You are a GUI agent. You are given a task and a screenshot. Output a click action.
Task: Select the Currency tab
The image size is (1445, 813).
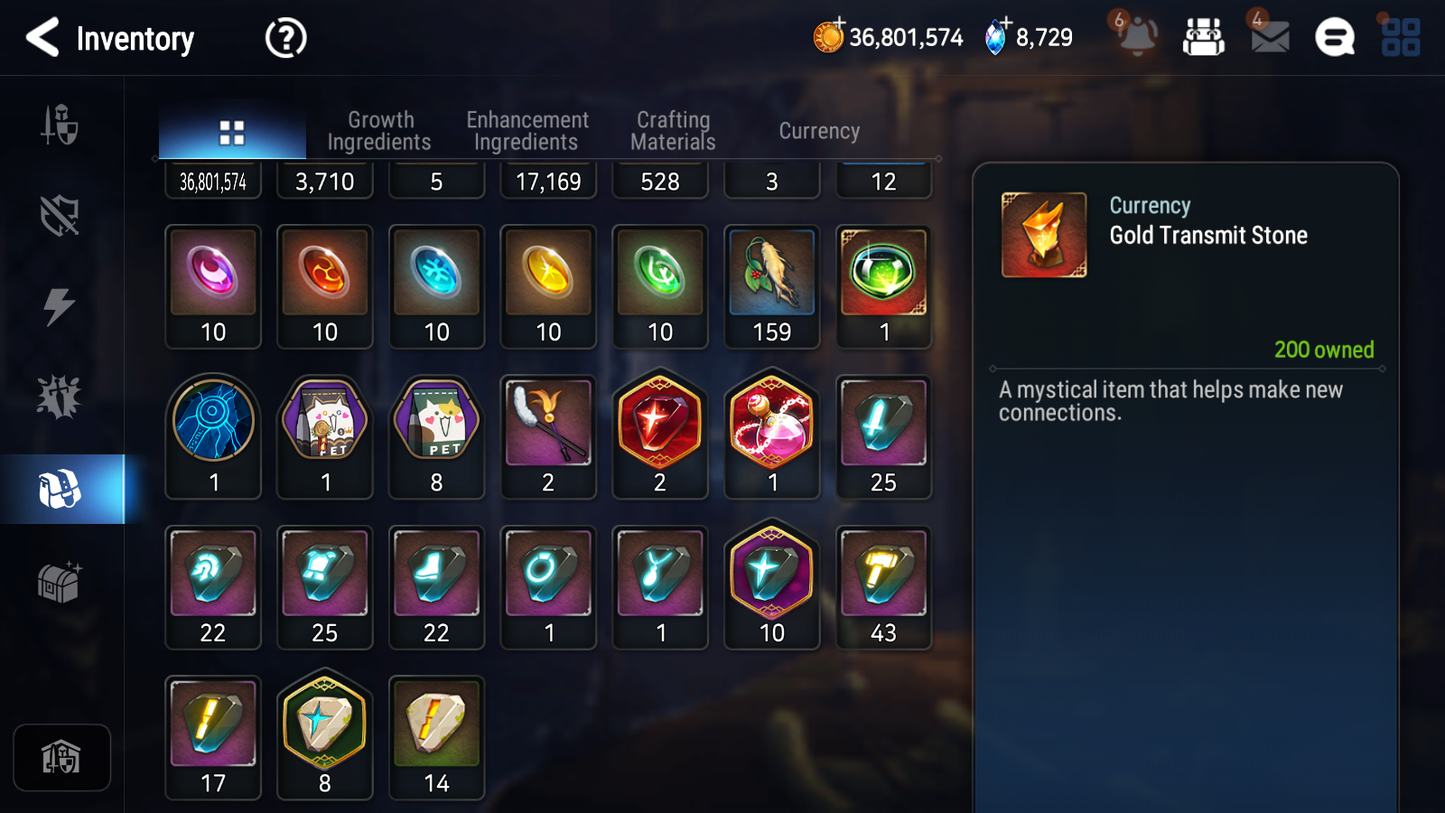point(819,131)
